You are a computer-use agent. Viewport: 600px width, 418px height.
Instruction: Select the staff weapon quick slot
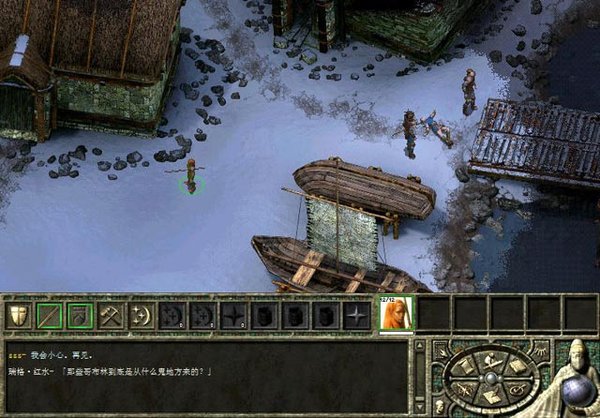pos(49,315)
